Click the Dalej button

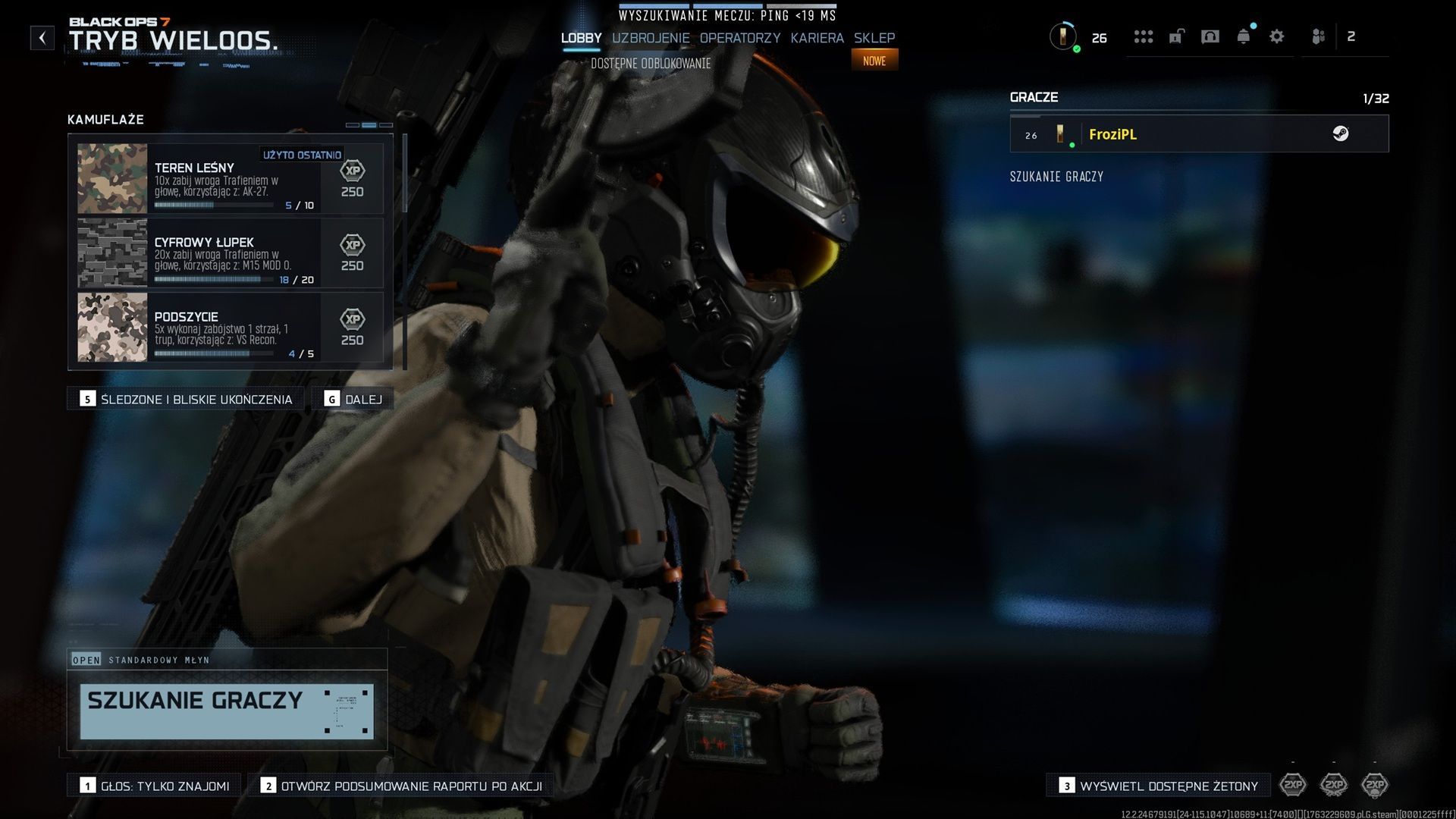353,399
